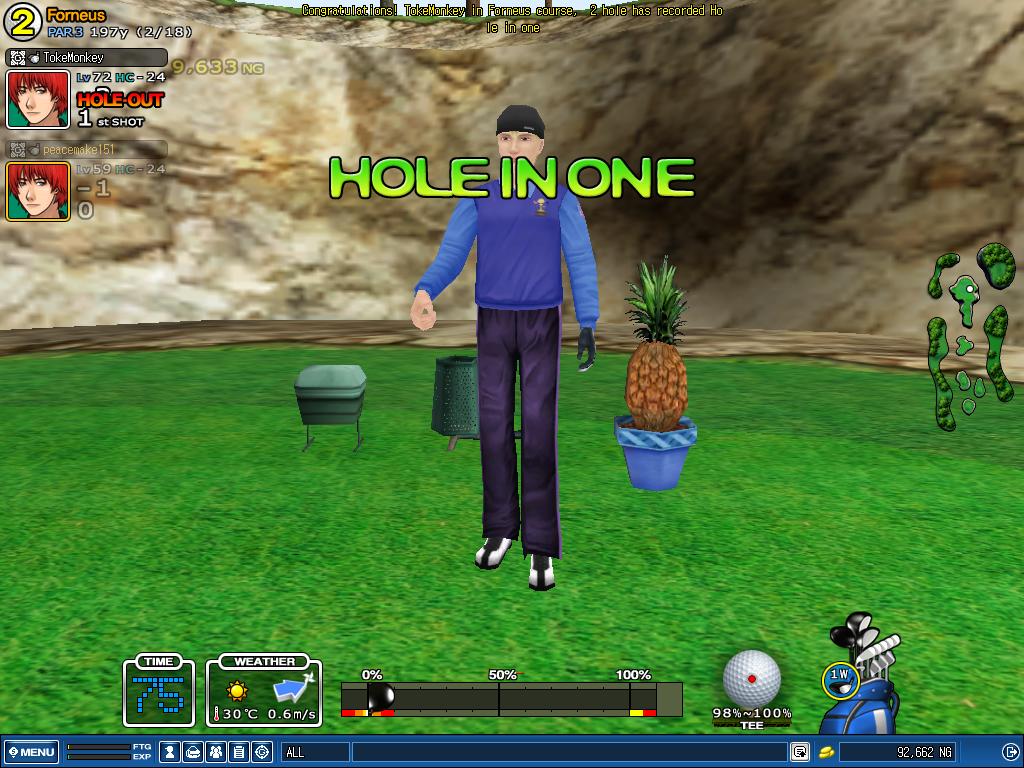Focus the chat text input field
Screen dimensions: 1024x768
pos(568,752)
